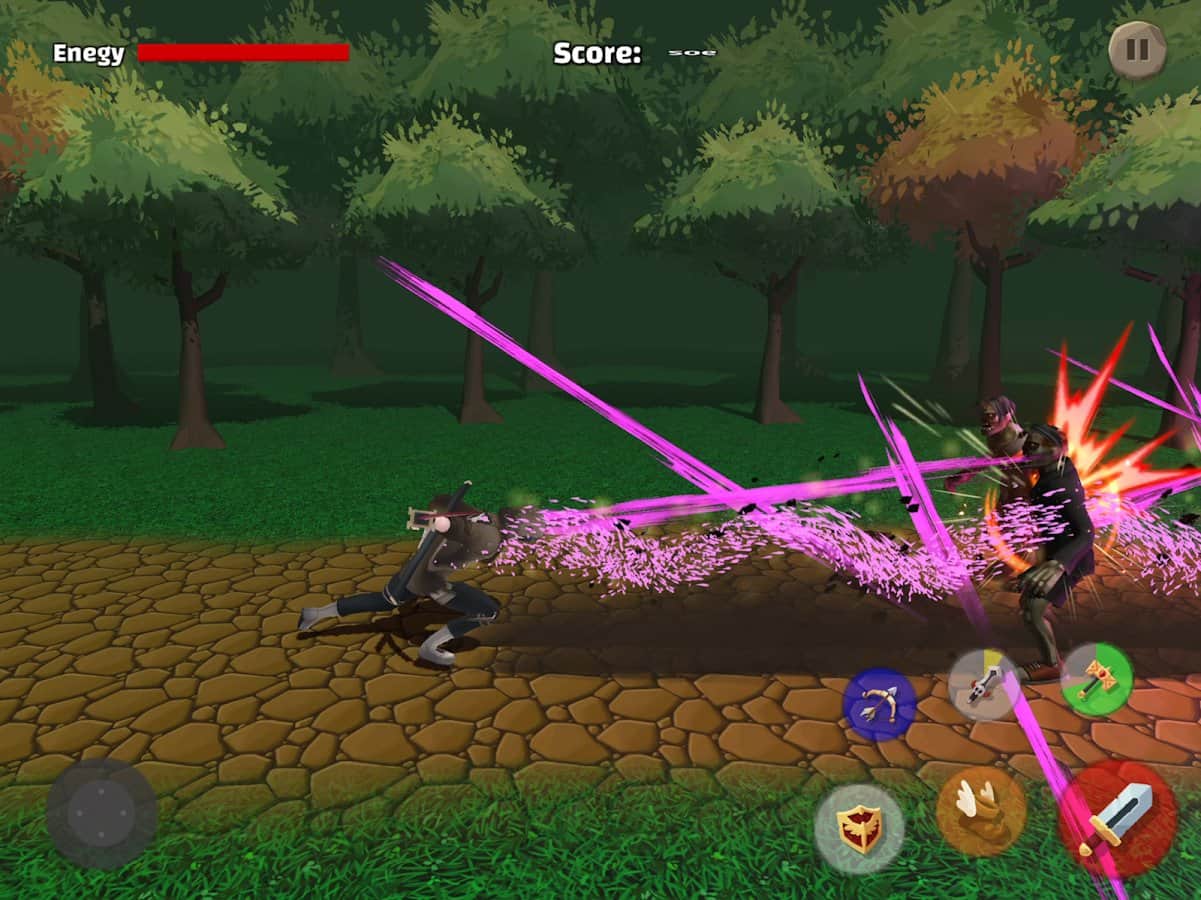The width and height of the screenshot is (1201, 900).
Task: Use the dagger skill on cooldown
Action: pyautogui.click(x=984, y=685)
